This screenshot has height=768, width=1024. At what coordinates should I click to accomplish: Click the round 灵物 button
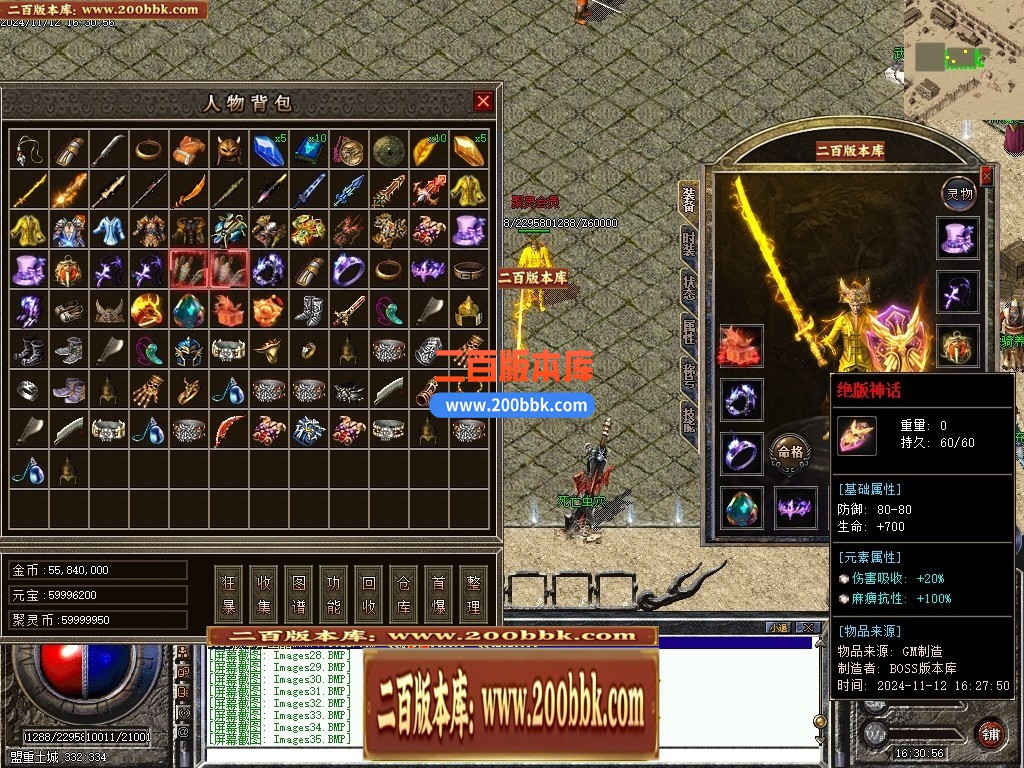tap(959, 193)
